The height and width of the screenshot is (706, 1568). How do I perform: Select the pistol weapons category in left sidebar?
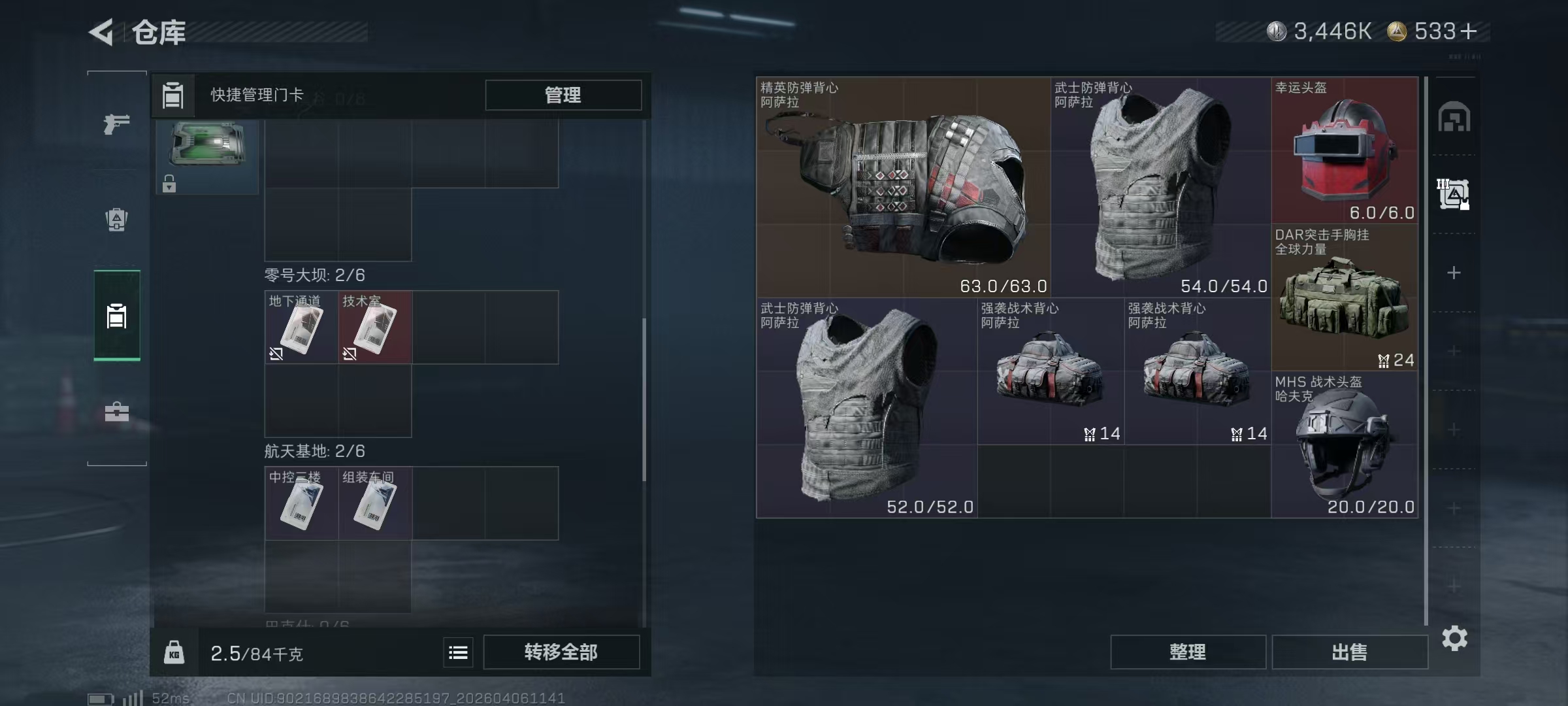click(116, 124)
